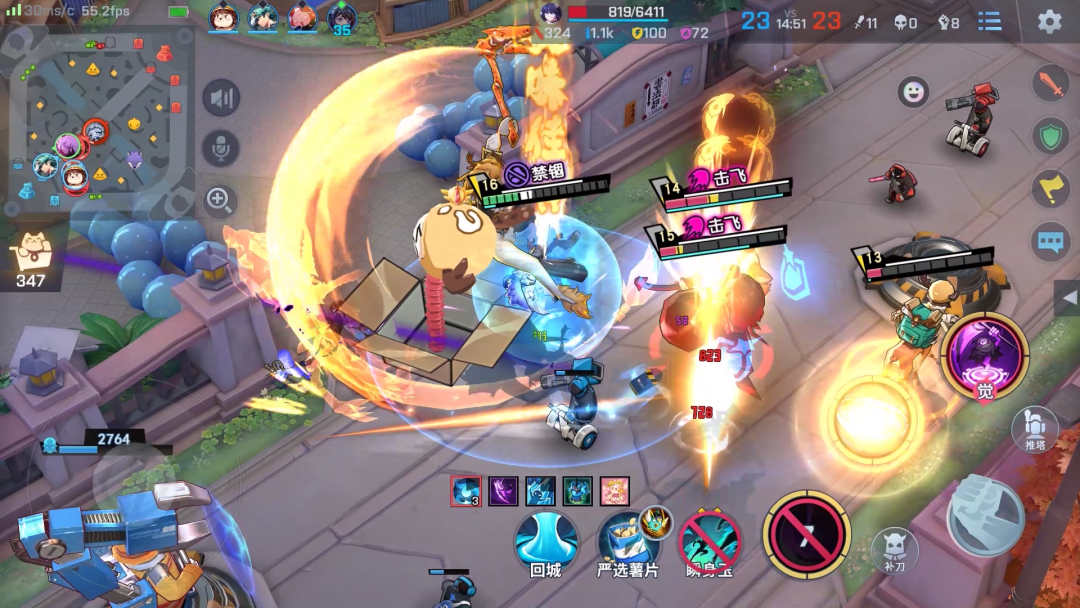Viewport: 1080px width, 608px height.
Task: Send the yellow flag rally signal
Action: 1050,188
